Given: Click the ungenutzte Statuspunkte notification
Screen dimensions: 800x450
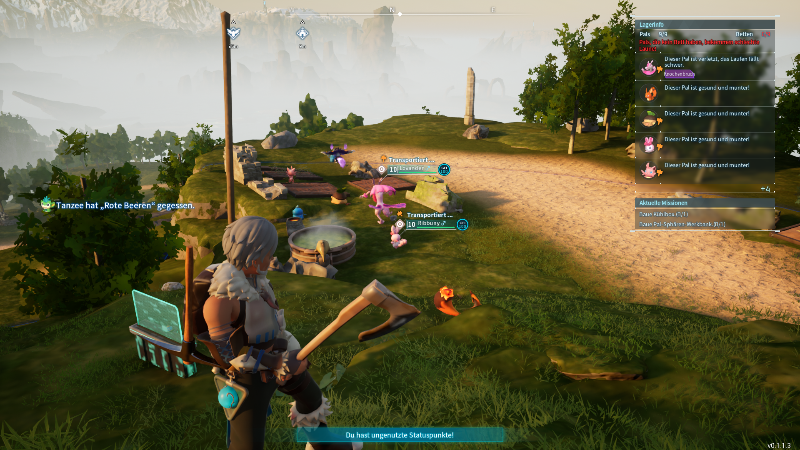Looking at the screenshot, I should pyautogui.click(x=400, y=435).
